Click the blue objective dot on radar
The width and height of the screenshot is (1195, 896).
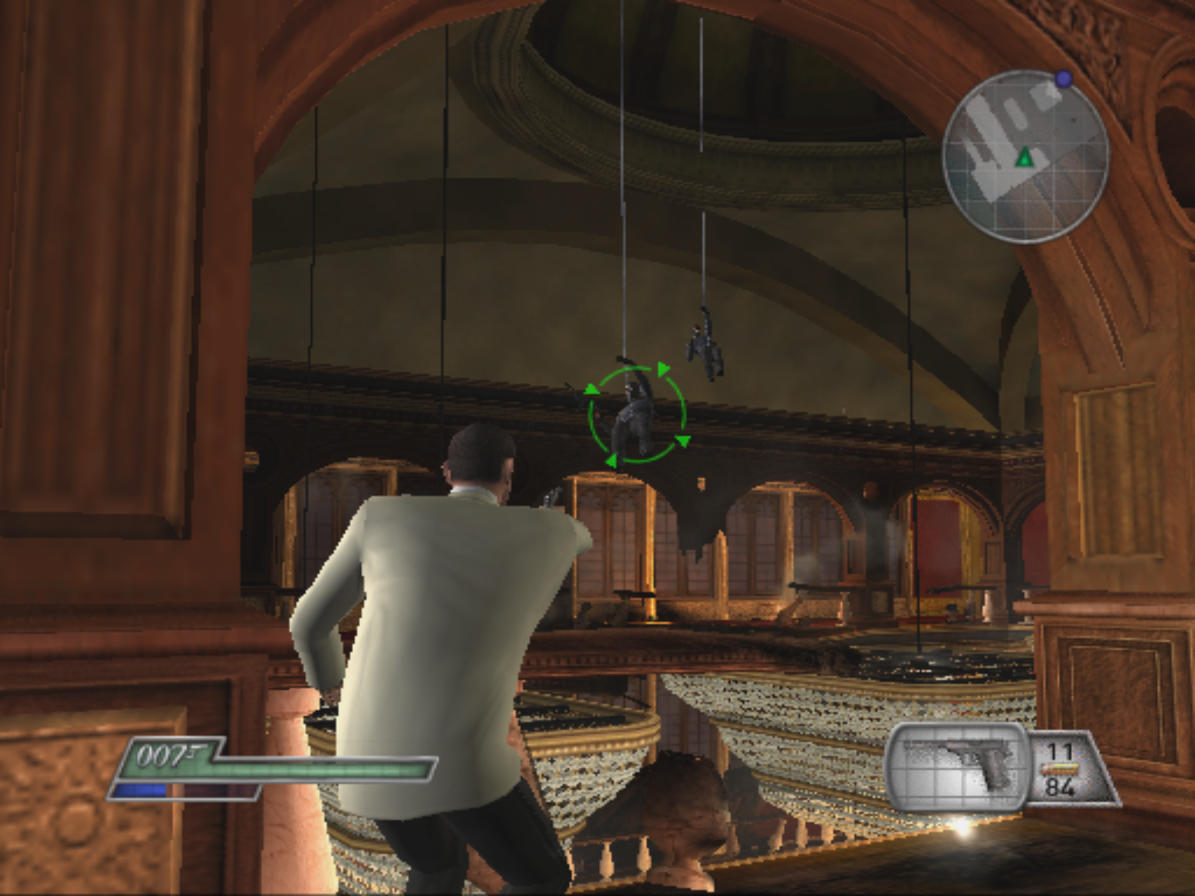coord(1063,78)
